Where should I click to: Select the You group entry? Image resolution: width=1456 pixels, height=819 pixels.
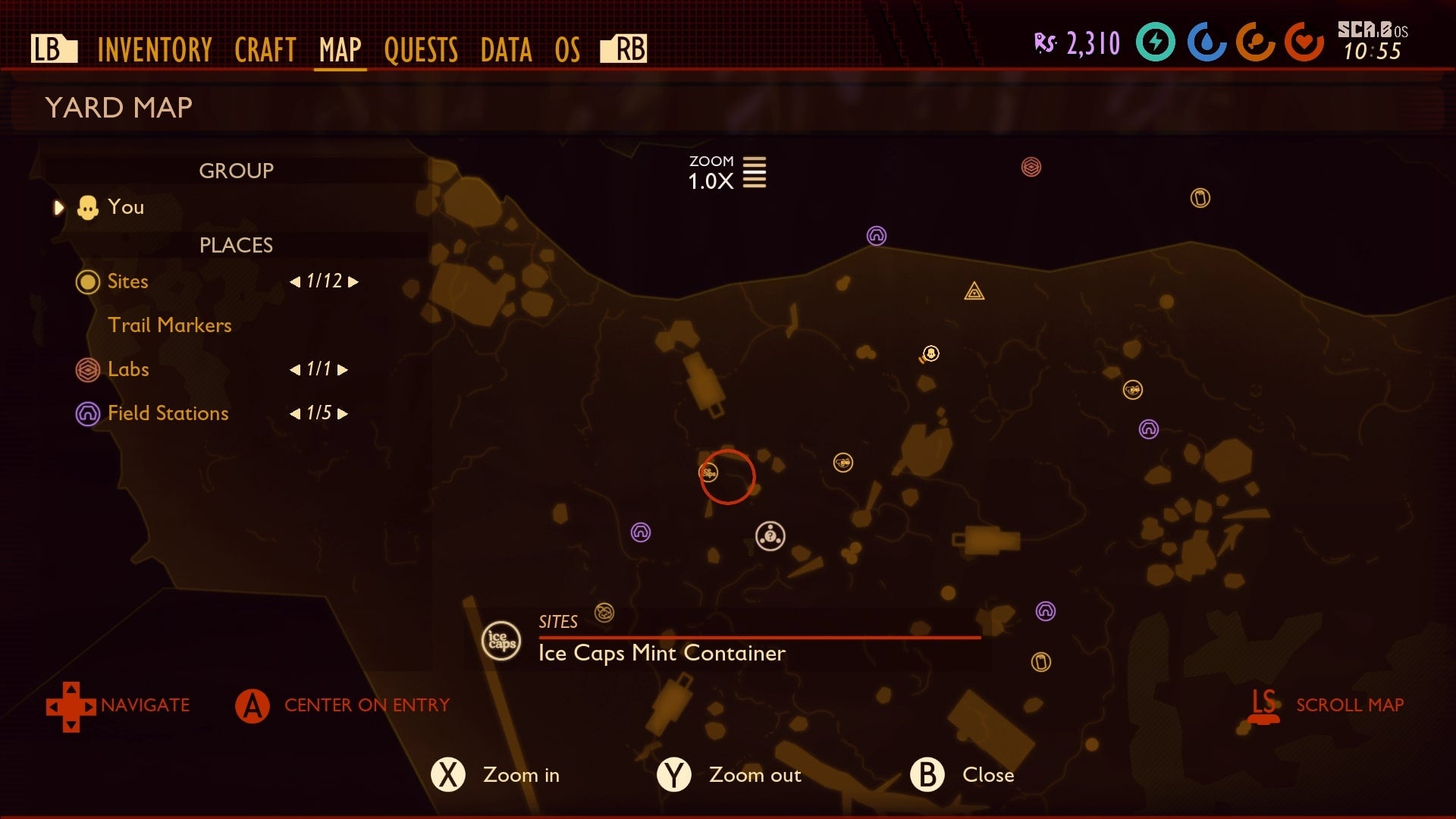[x=125, y=207]
